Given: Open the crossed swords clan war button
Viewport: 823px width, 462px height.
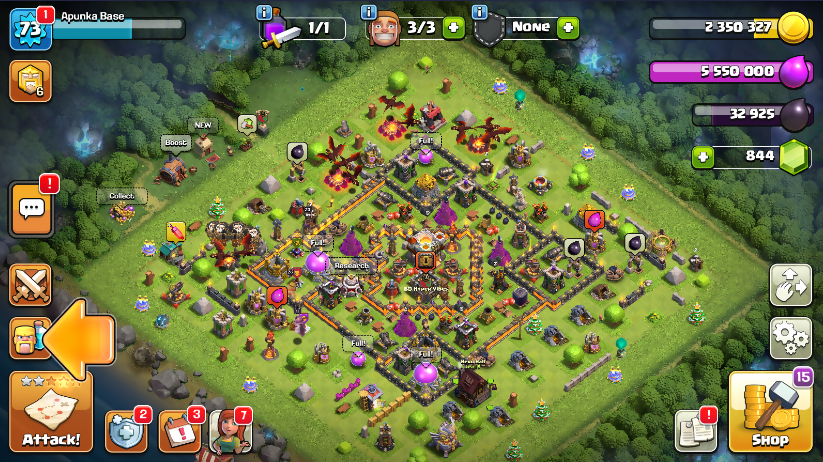Looking at the screenshot, I should point(30,285).
